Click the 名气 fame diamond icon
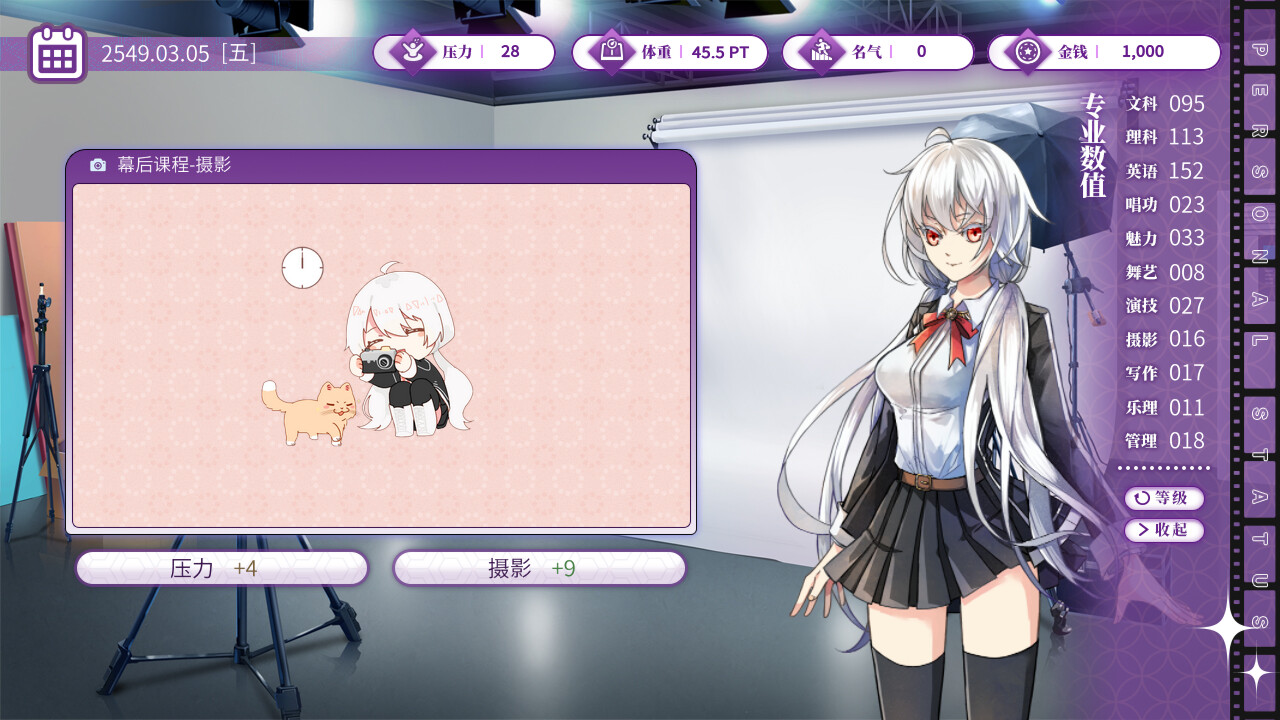1280x720 pixels. [x=822, y=52]
